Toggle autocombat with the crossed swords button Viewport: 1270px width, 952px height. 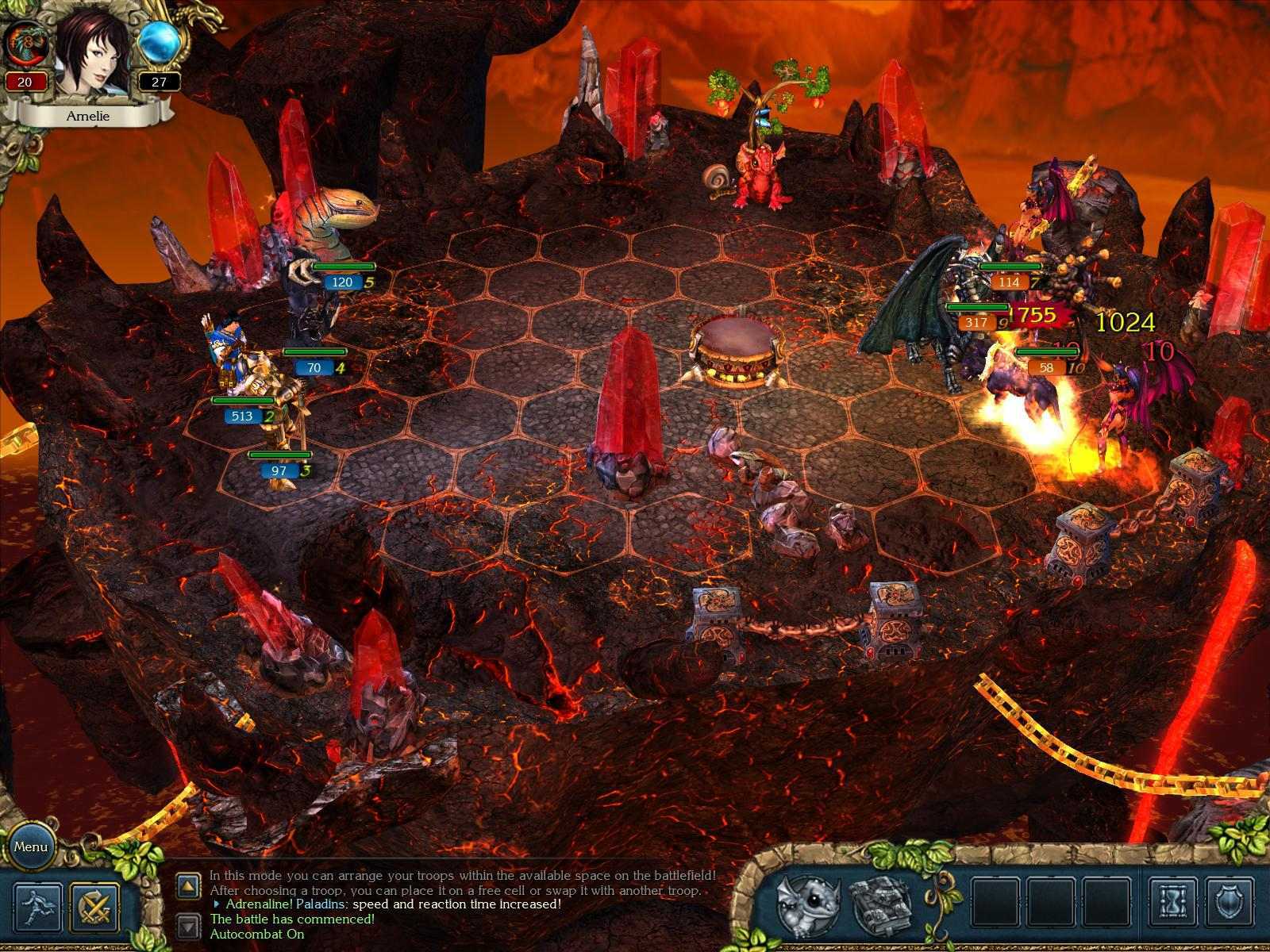[x=94, y=908]
